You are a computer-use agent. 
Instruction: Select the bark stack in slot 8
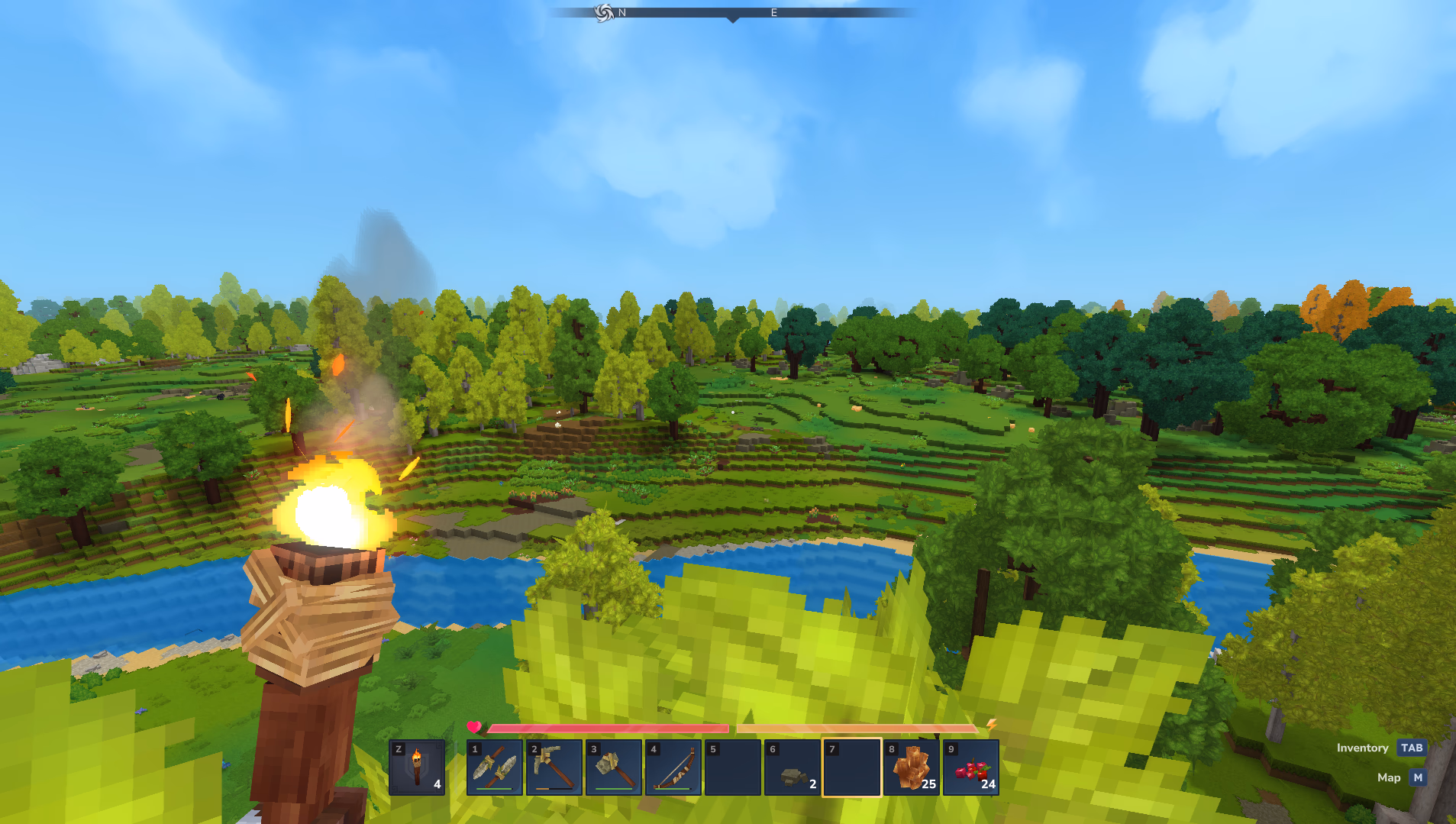912,767
